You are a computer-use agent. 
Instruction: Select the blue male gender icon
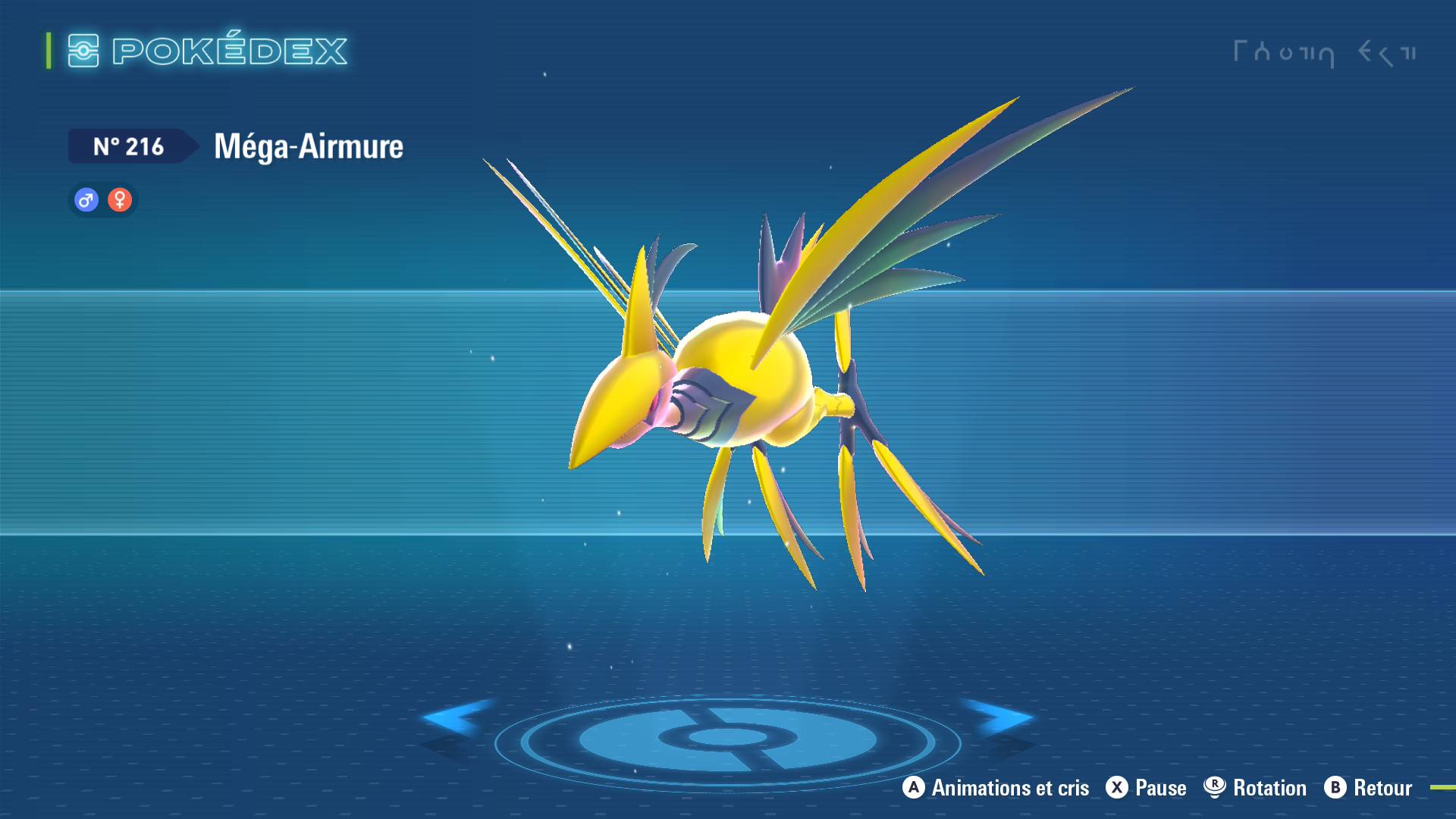(86, 200)
